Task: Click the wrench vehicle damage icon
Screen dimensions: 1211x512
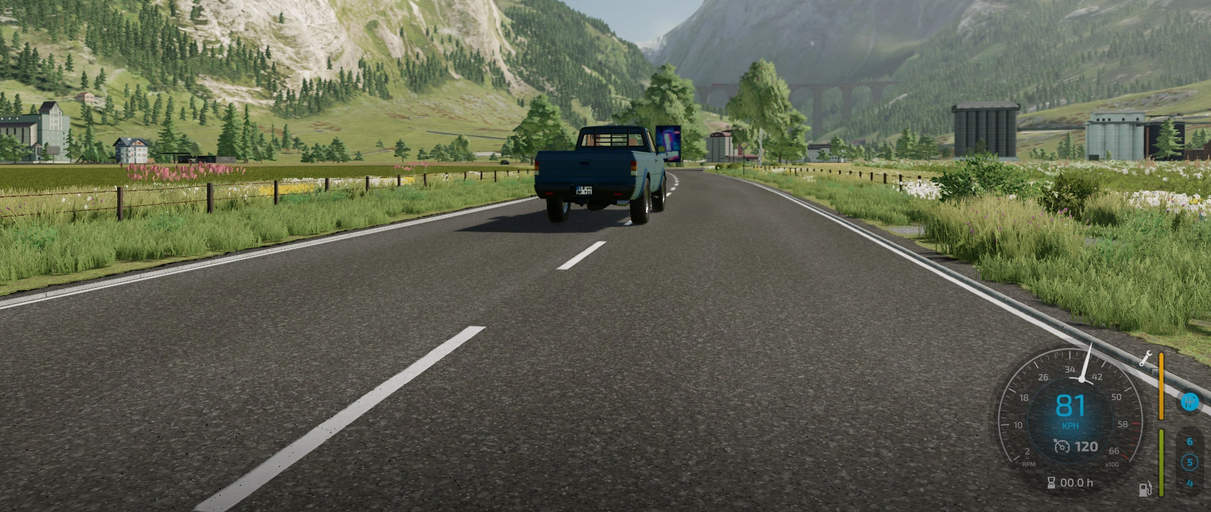Action: [1145, 358]
